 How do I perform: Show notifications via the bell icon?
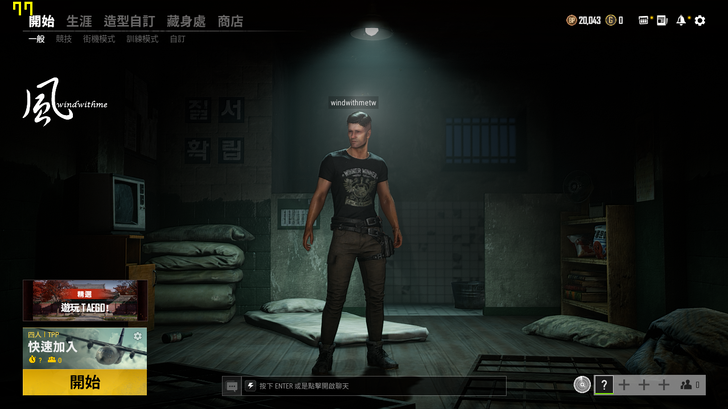click(681, 20)
